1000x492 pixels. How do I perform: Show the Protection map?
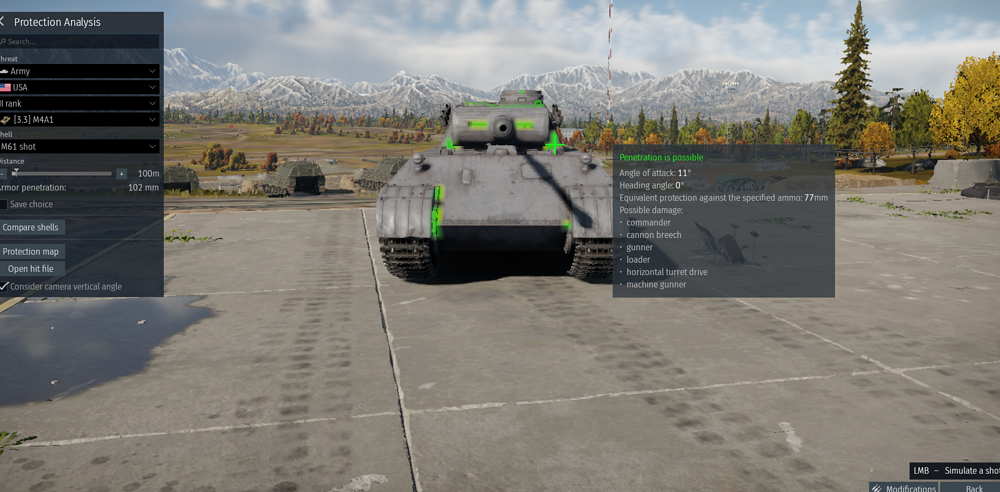click(32, 252)
